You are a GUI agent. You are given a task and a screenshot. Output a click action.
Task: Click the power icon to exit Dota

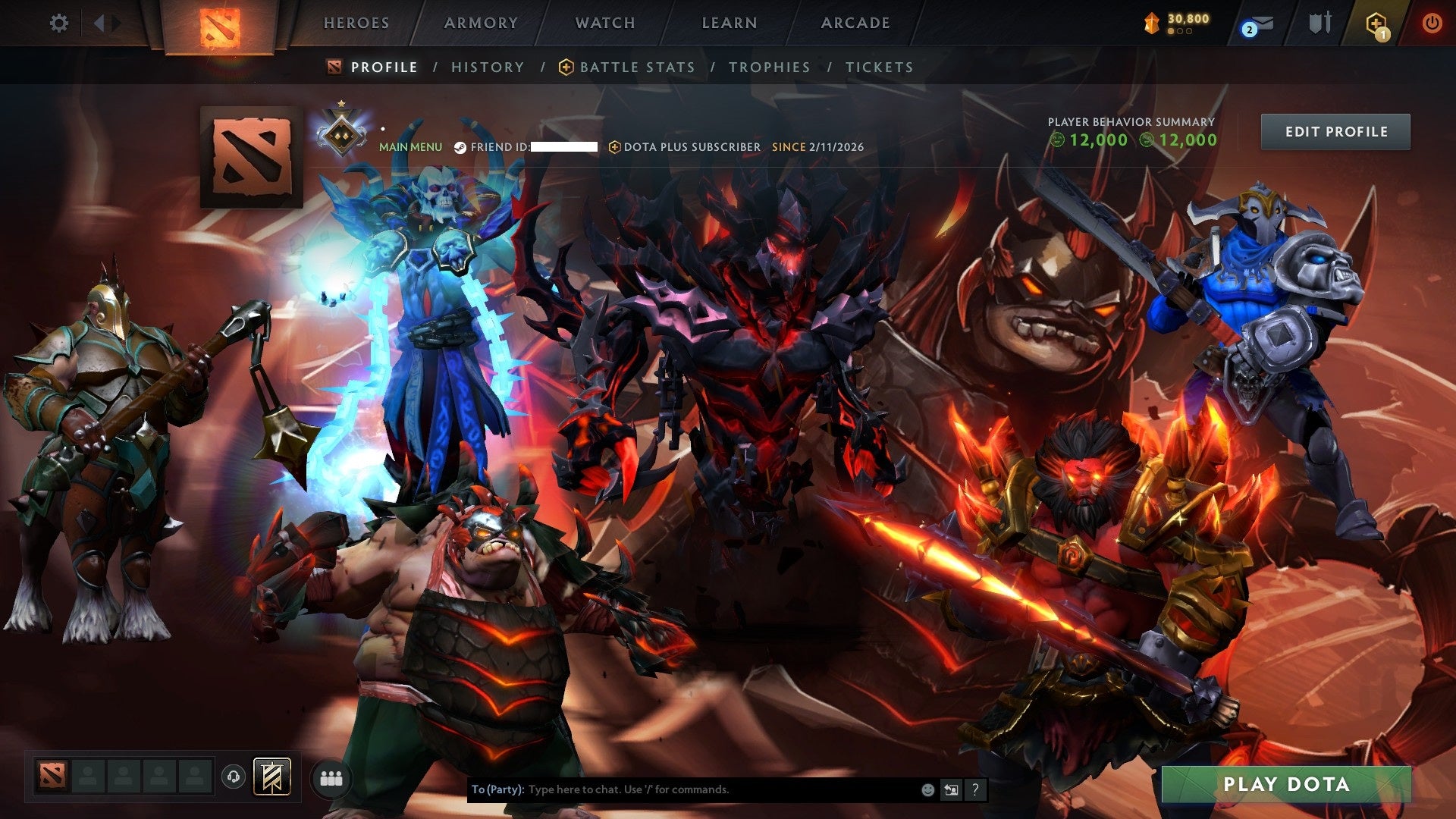1433,23
